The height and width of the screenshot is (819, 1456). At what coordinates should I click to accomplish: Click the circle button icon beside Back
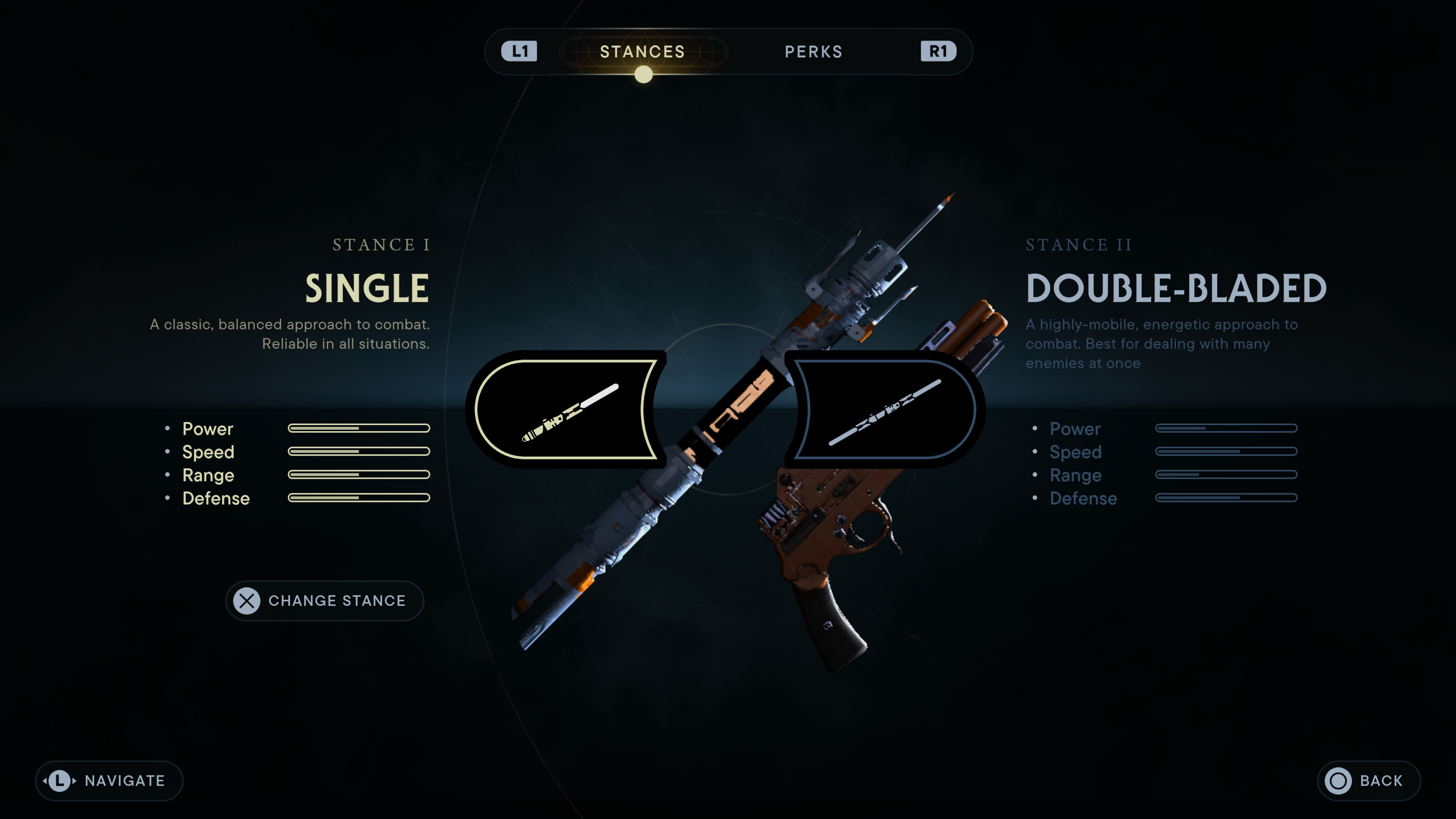point(1339,781)
